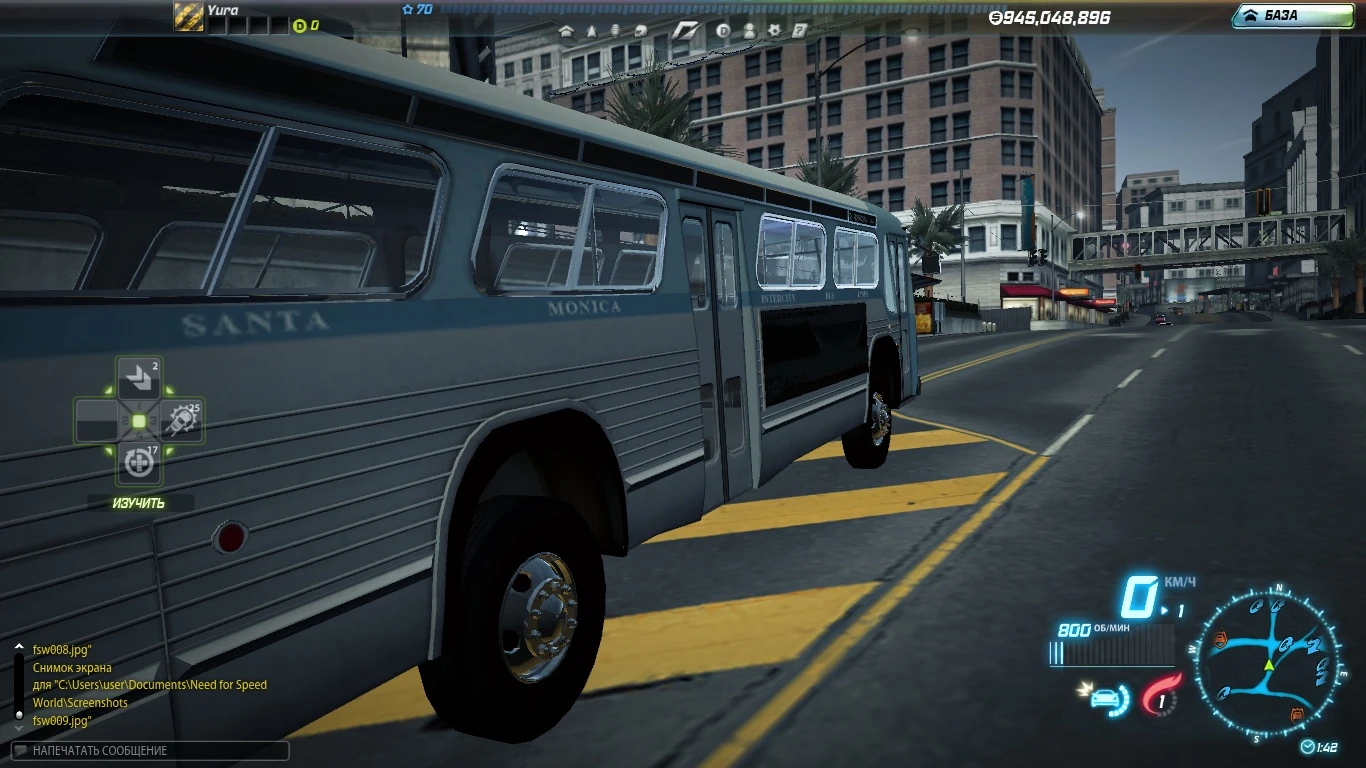This screenshot has width=1366, height=768.
Task: Use the nitrous car powerup showing 25
Action: [181, 419]
